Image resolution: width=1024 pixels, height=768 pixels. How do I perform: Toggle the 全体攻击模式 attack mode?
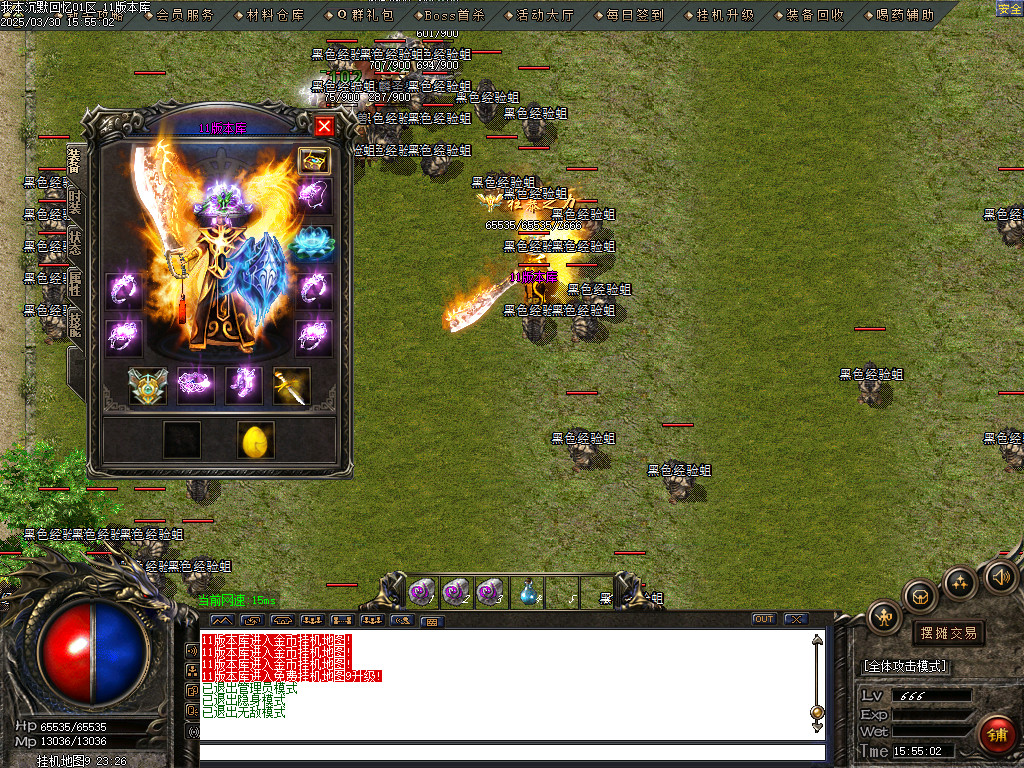tap(906, 666)
